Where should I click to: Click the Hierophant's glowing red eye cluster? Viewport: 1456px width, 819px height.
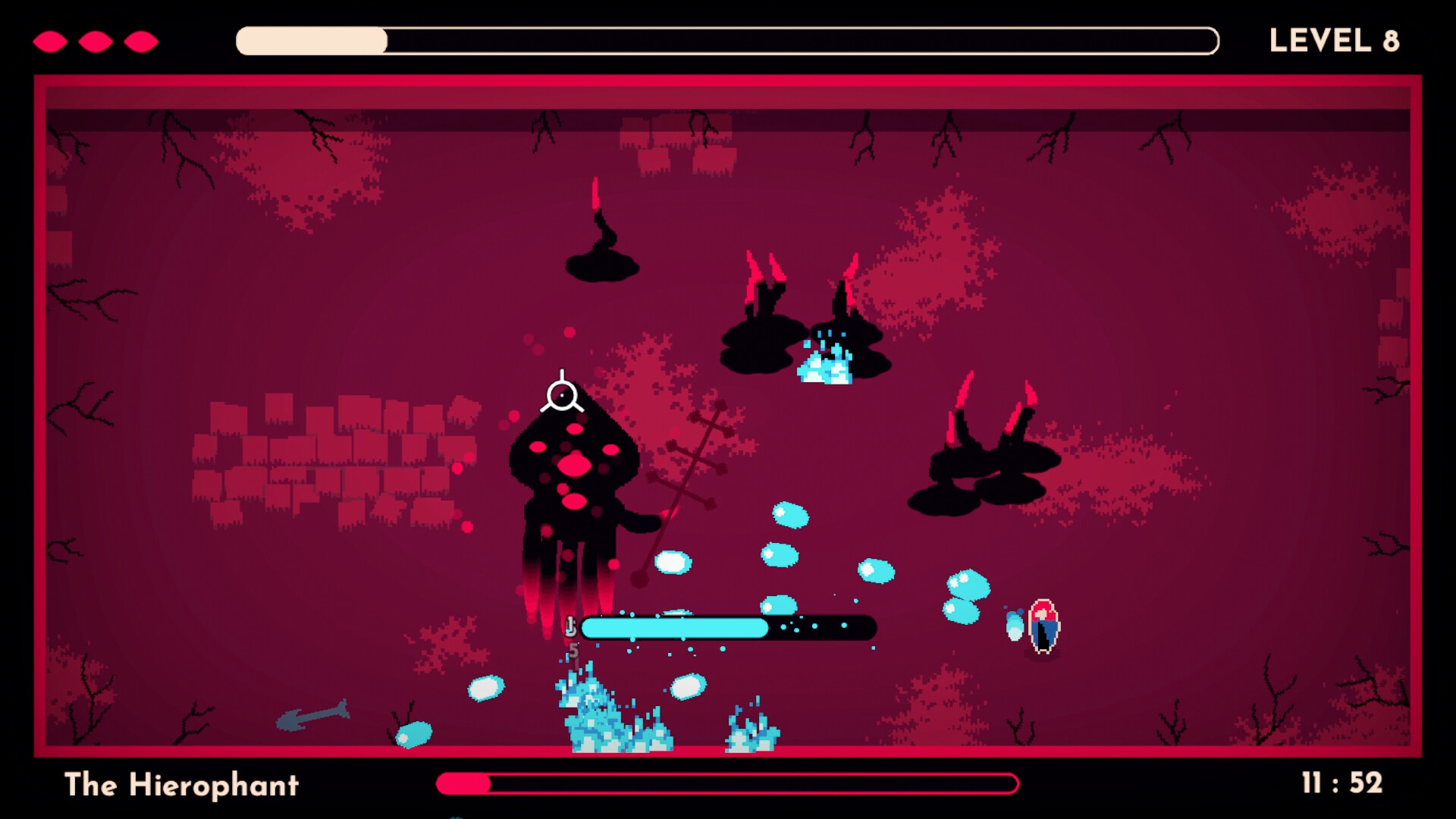pos(574,466)
